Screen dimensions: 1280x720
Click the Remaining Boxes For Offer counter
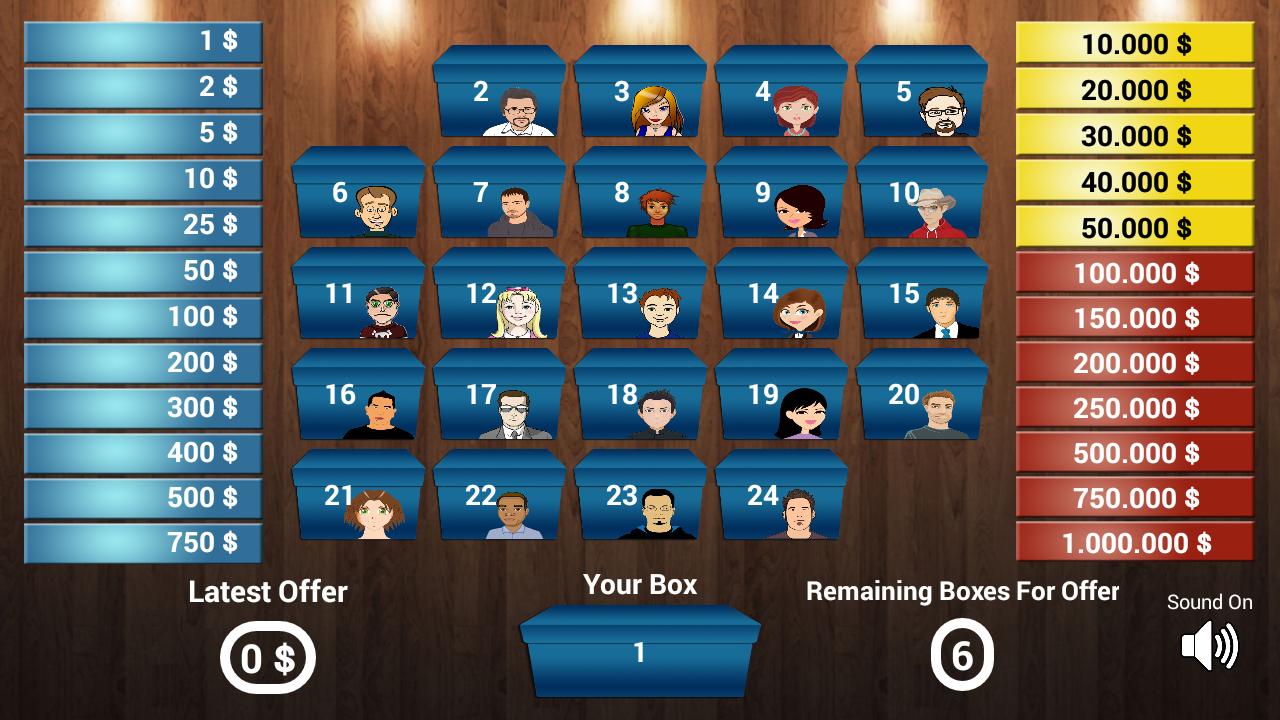tap(963, 657)
